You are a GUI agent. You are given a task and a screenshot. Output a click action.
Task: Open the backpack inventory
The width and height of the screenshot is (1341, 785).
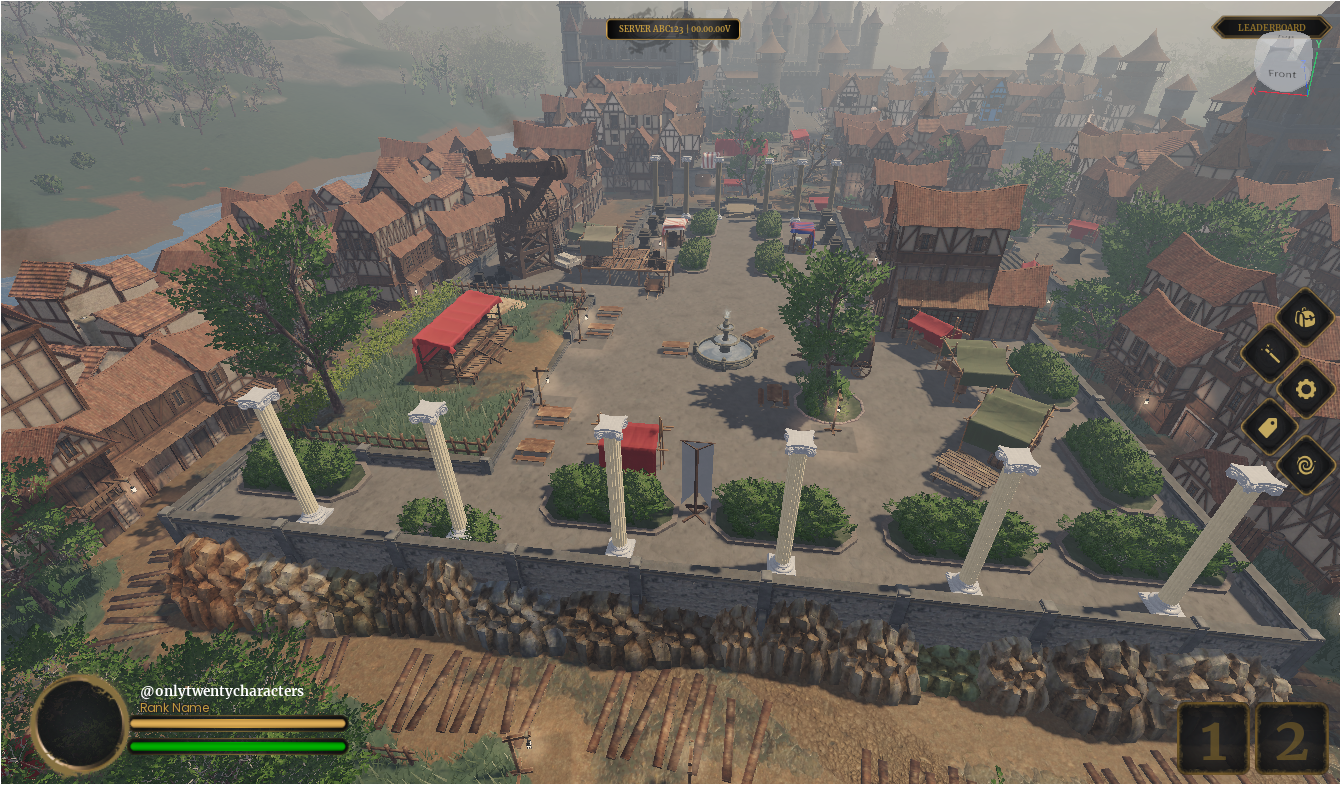point(1305,317)
